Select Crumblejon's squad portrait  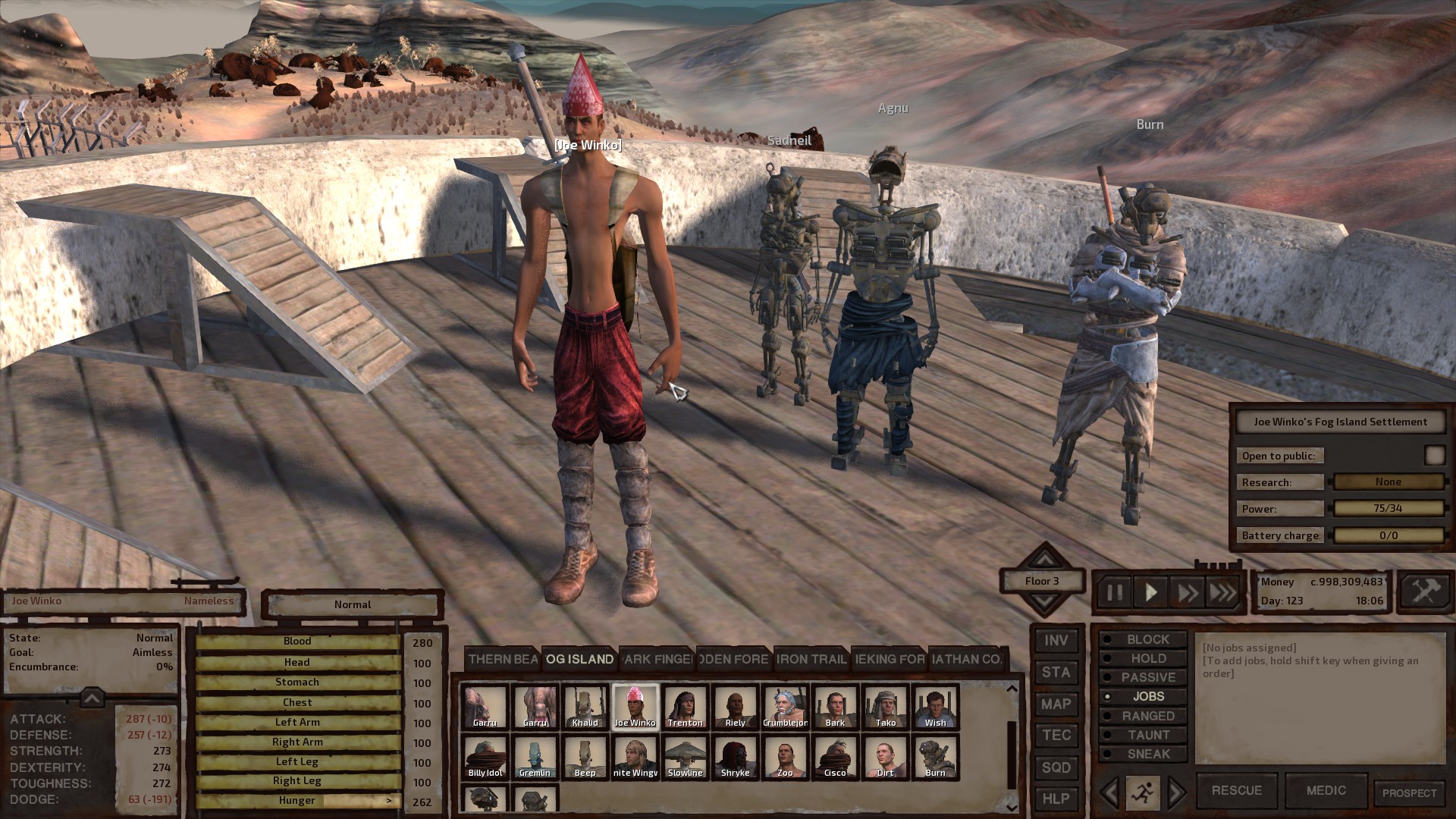pyautogui.click(x=785, y=707)
